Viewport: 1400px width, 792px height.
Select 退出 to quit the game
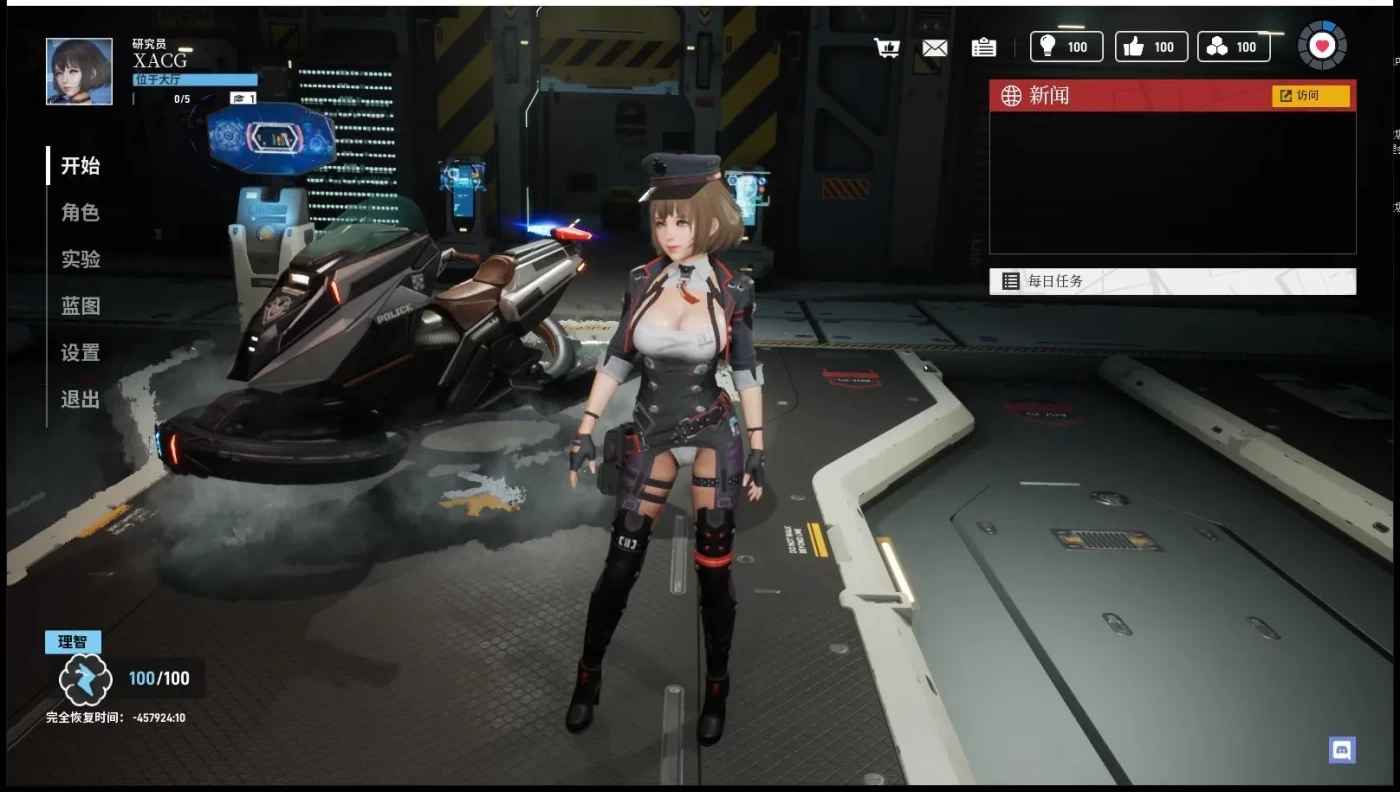click(x=80, y=399)
